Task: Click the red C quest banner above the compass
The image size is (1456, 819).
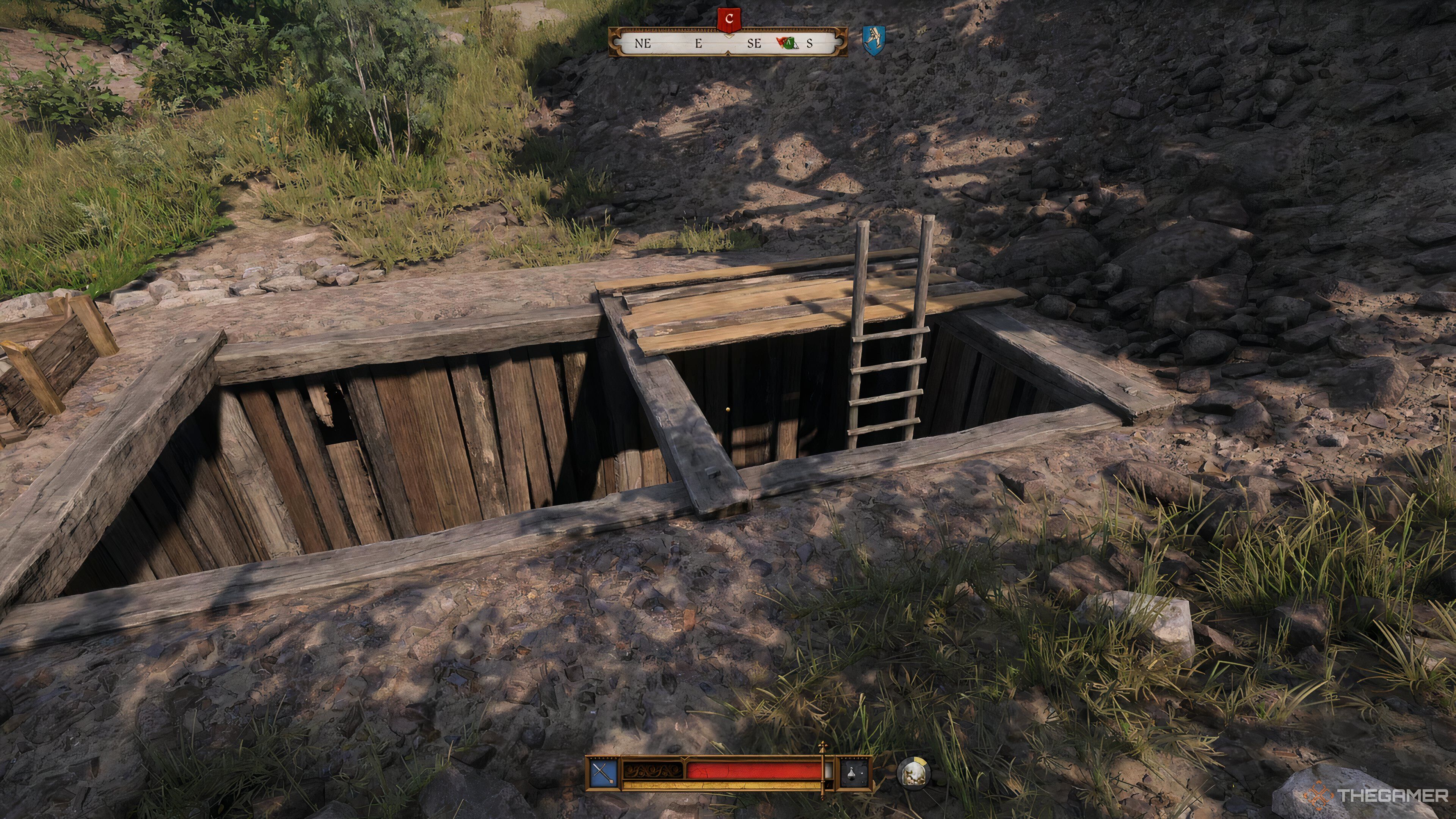Action: (730, 20)
